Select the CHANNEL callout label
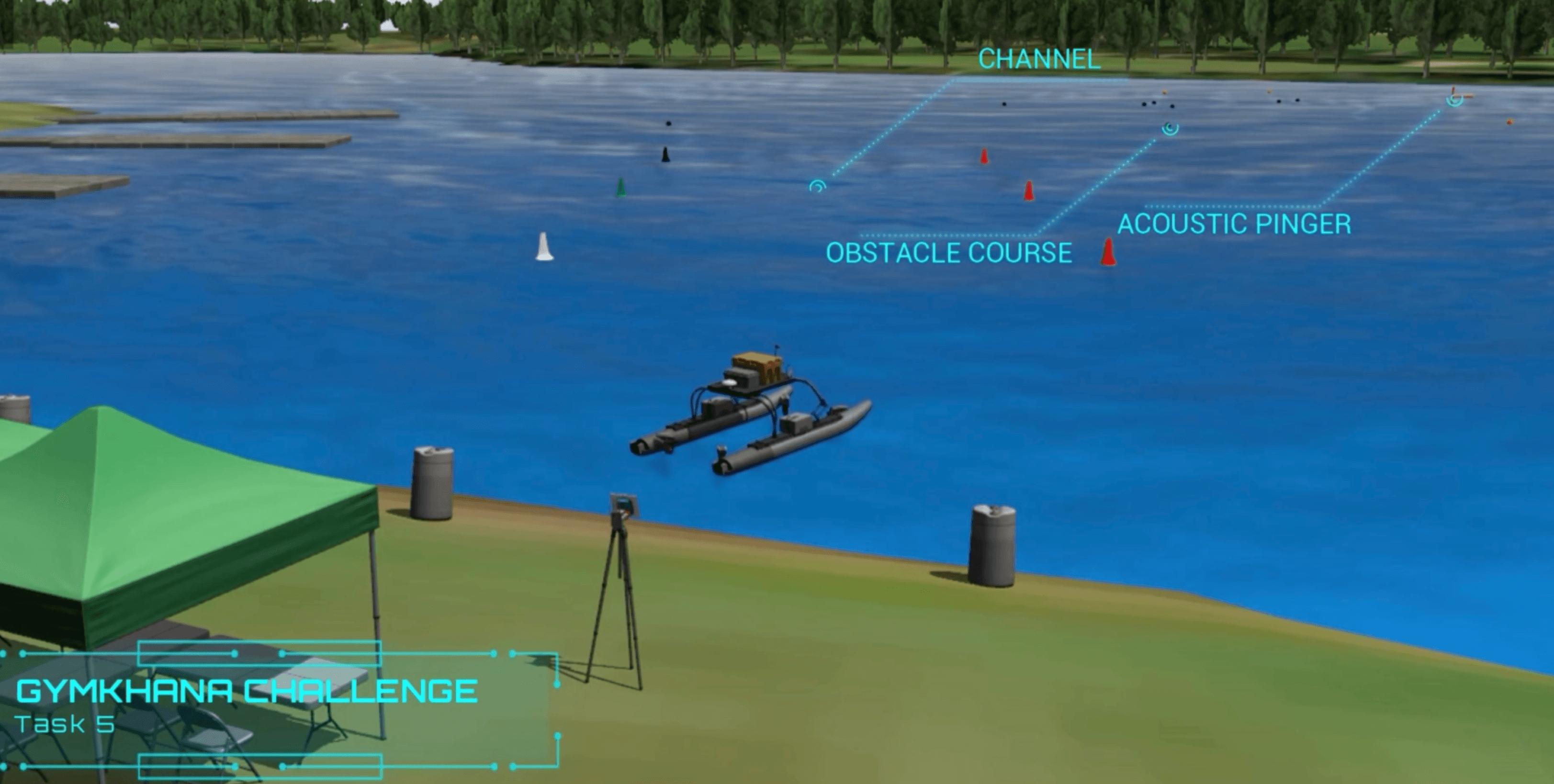The width and height of the screenshot is (1554, 784). pos(1039,59)
